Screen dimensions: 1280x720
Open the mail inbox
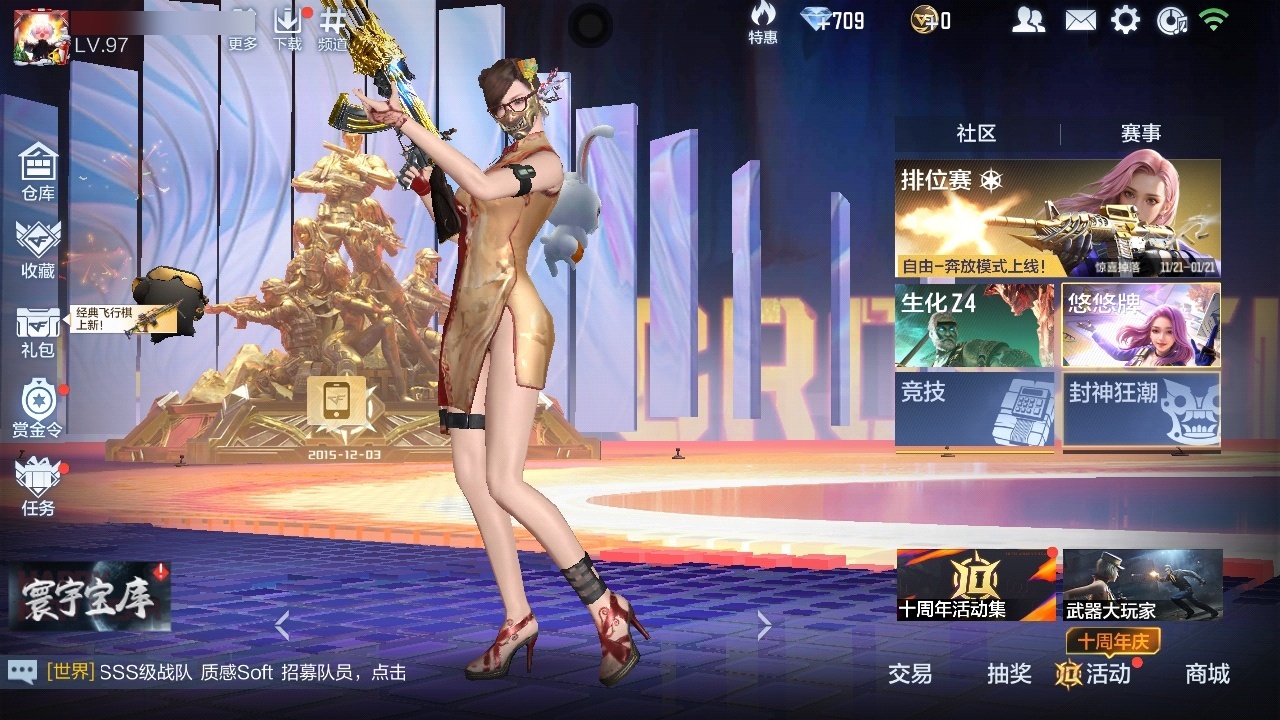(x=1080, y=18)
